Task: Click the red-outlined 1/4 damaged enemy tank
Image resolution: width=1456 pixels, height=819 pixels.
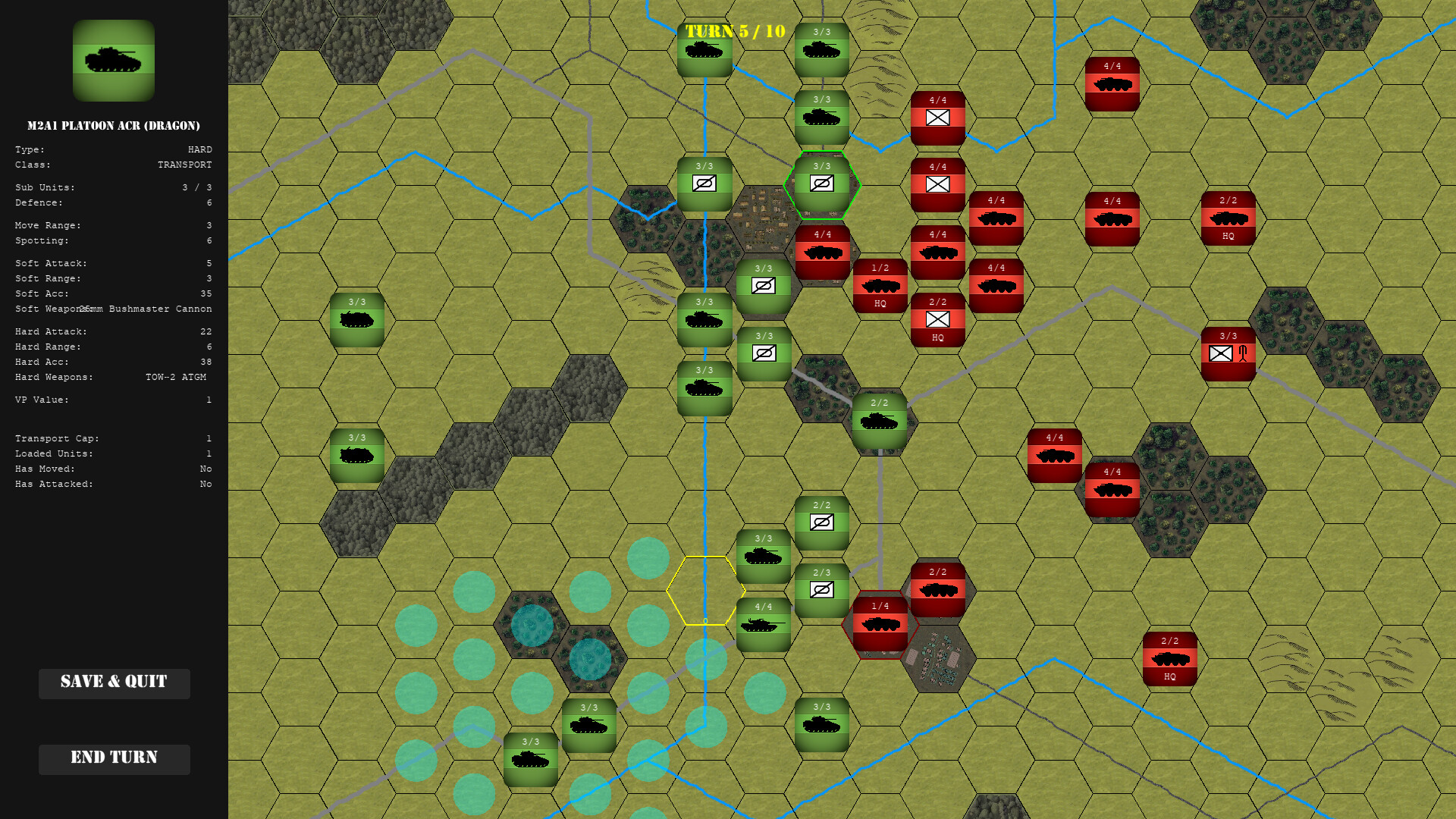Action: (x=880, y=622)
